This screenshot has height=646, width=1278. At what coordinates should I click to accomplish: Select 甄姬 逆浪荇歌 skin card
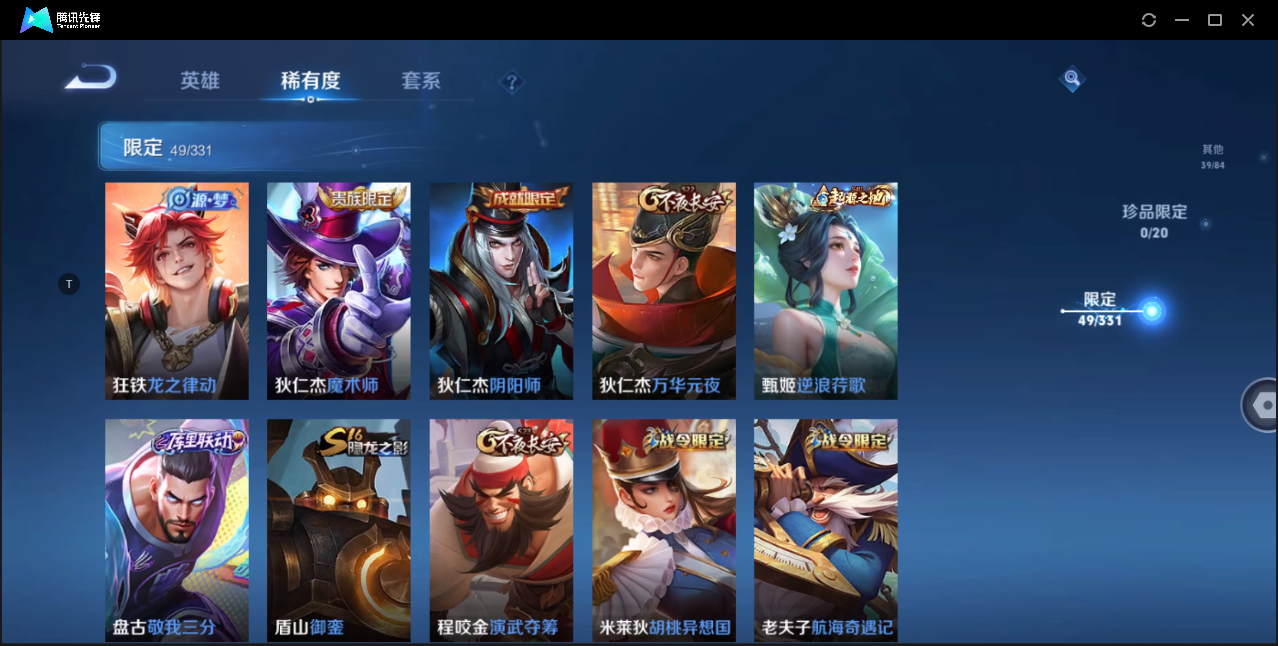tap(826, 291)
